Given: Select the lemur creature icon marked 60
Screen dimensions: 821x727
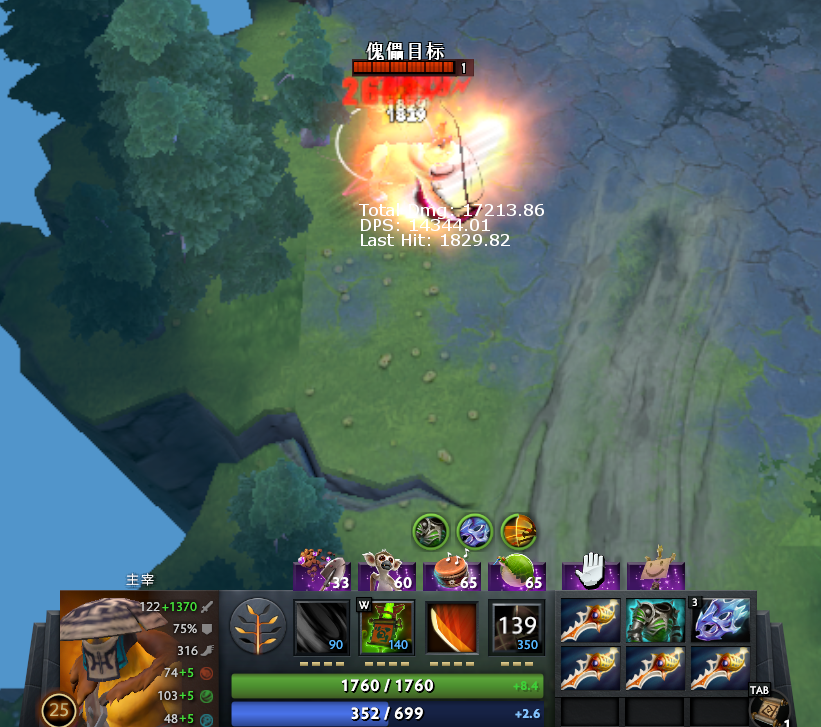Looking at the screenshot, I should click(x=388, y=572).
